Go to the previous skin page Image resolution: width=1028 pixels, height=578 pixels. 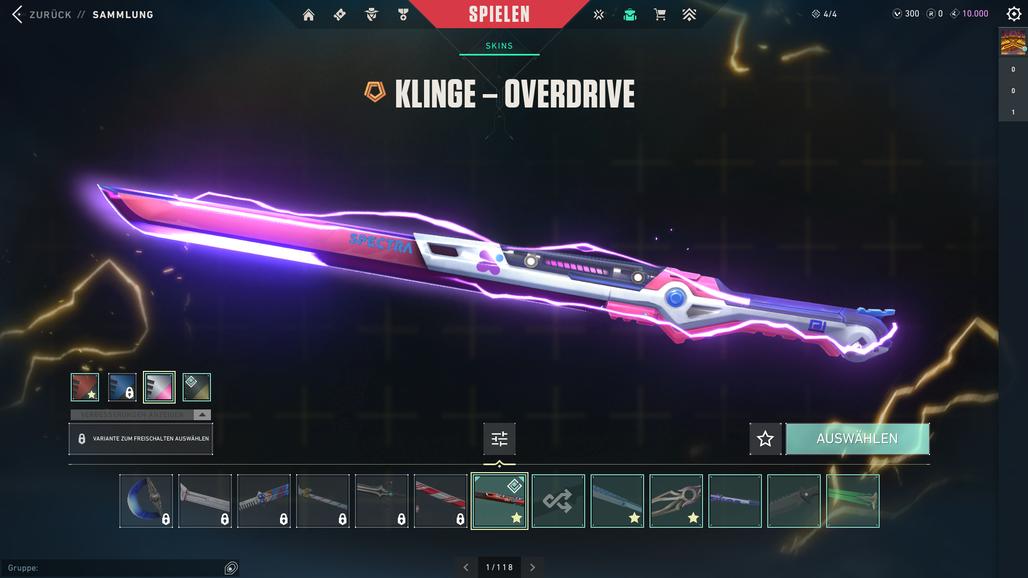pos(466,567)
